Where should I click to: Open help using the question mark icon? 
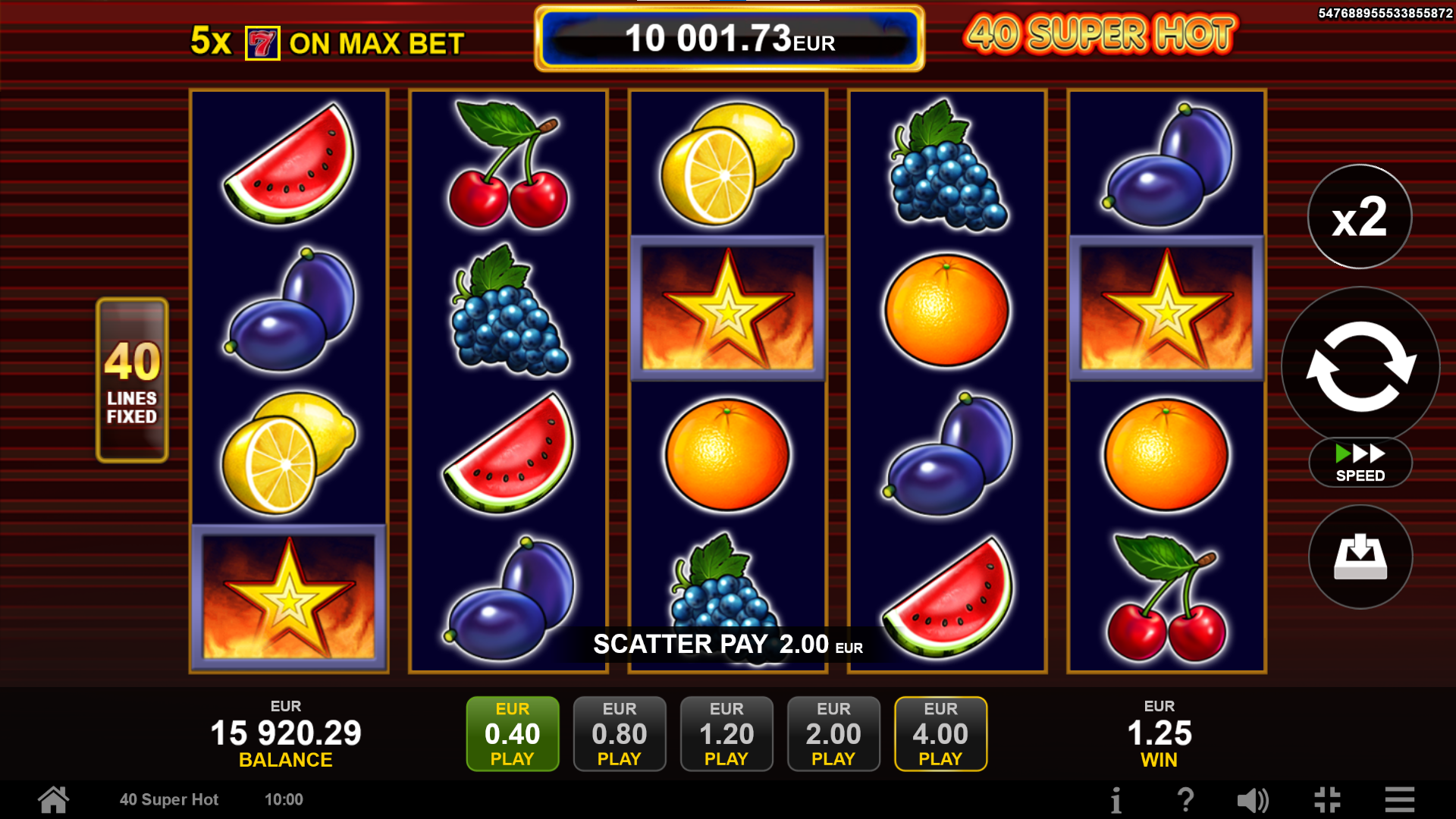tap(1186, 799)
